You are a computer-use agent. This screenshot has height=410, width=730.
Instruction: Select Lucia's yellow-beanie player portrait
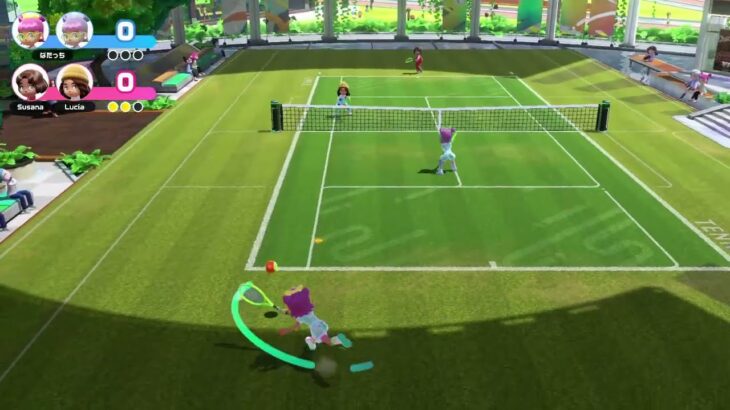point(74,82)
